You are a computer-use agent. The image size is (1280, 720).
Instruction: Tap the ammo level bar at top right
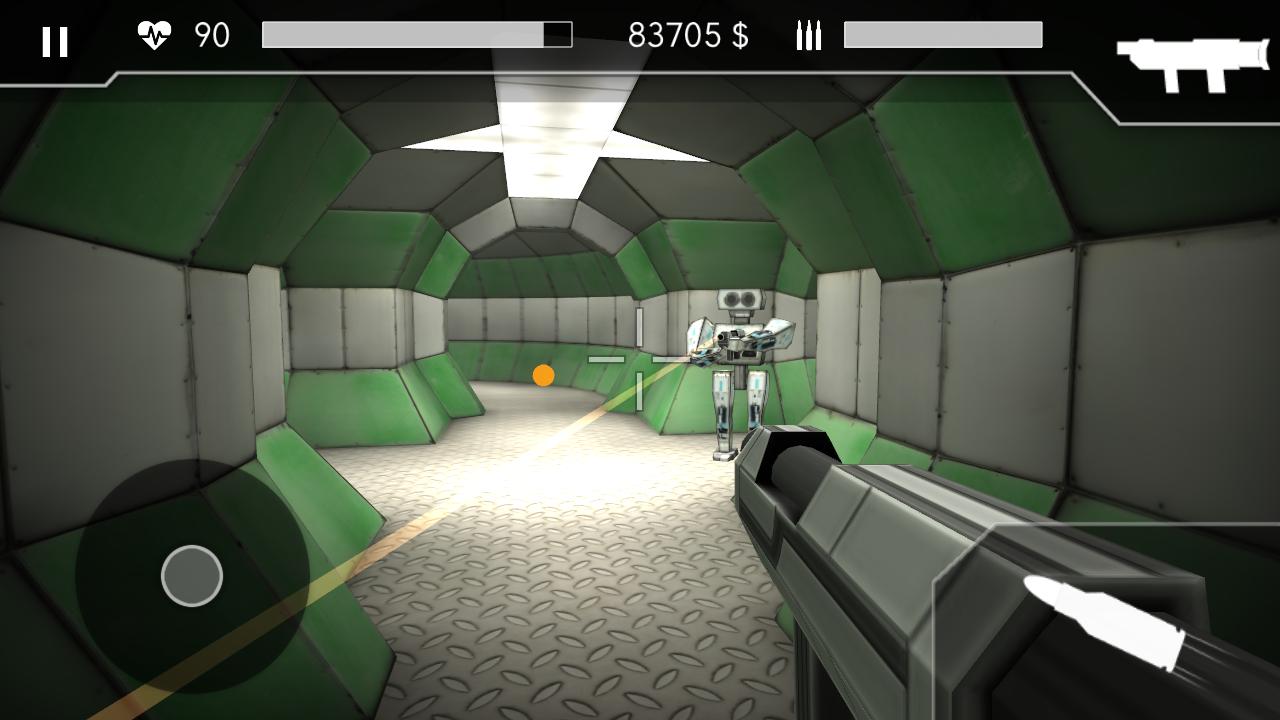coord(944,34)
